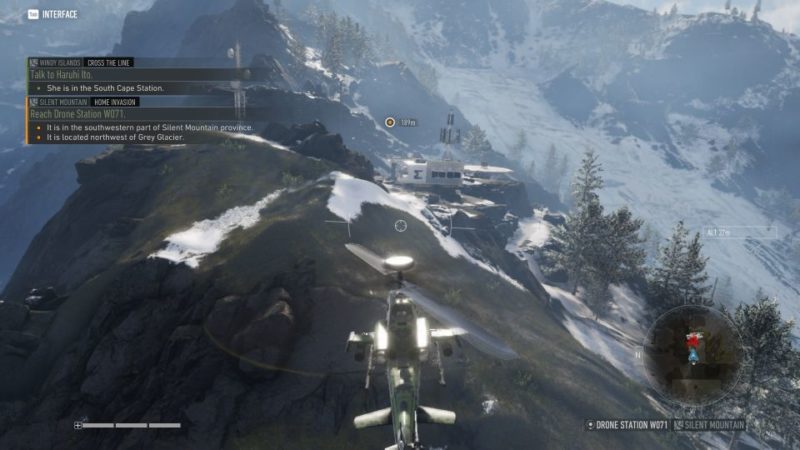
Task: Open the circular minimap
Action: [691, 353]
